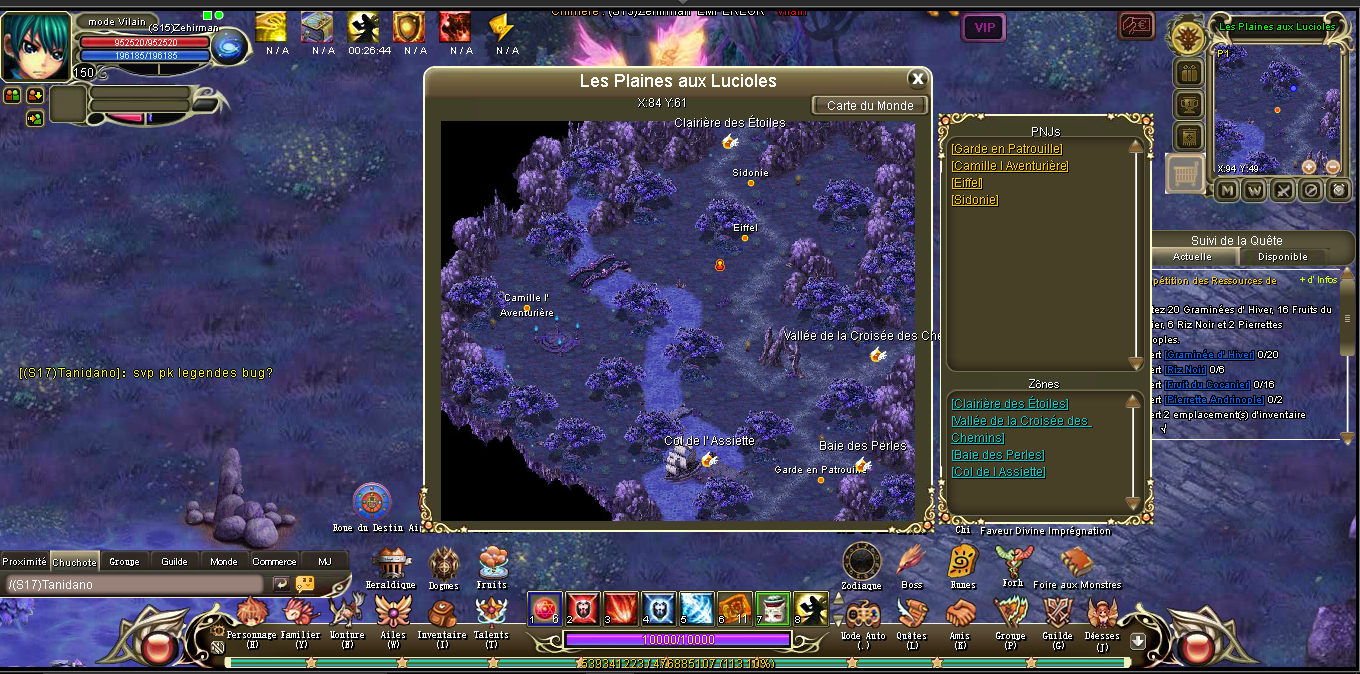Open the VIP button
The width and height of the screenshot is (1360, 674).
(x=984, y=27)
